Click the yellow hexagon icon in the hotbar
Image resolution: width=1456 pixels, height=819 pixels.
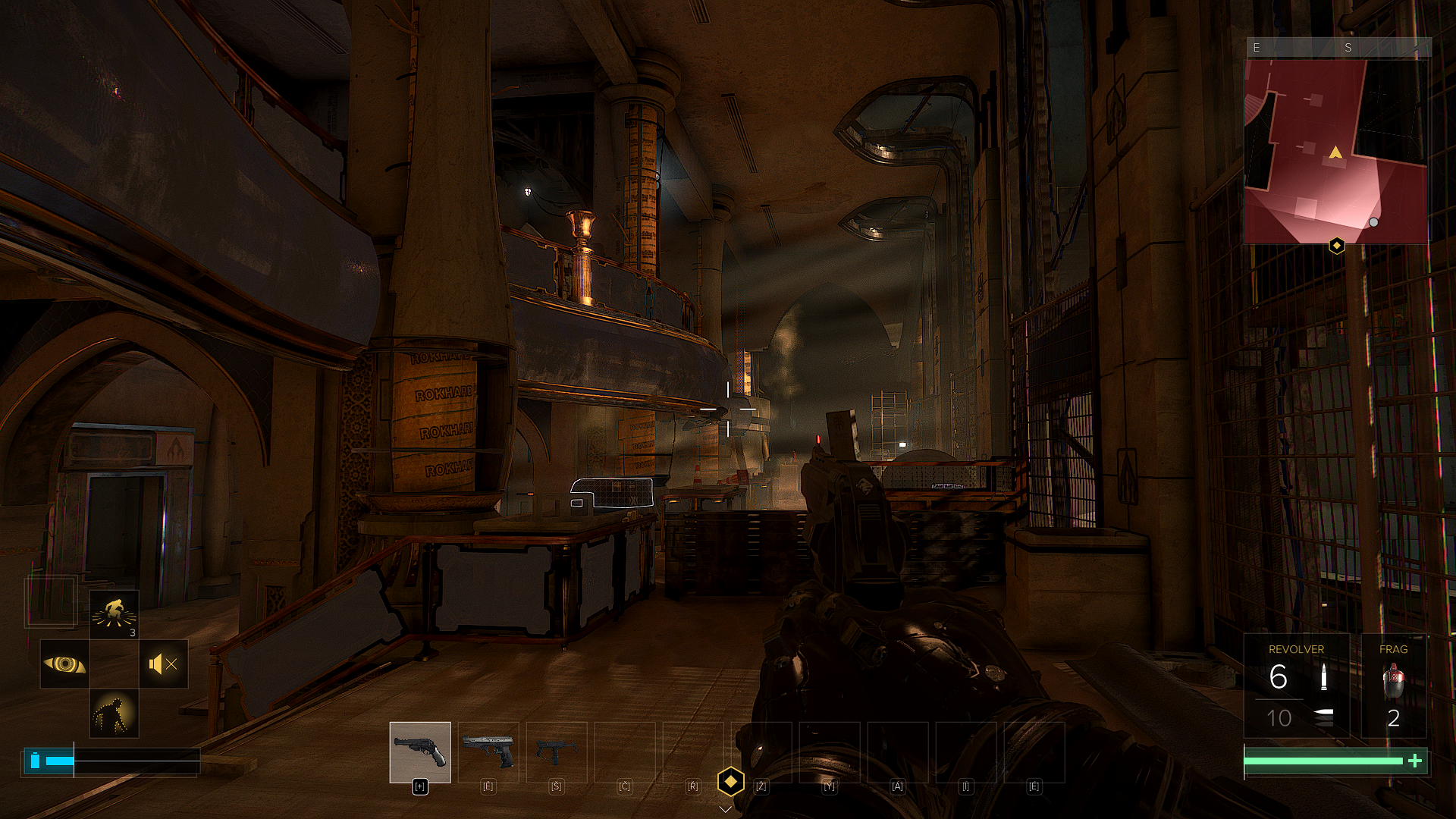coord(730,781)
